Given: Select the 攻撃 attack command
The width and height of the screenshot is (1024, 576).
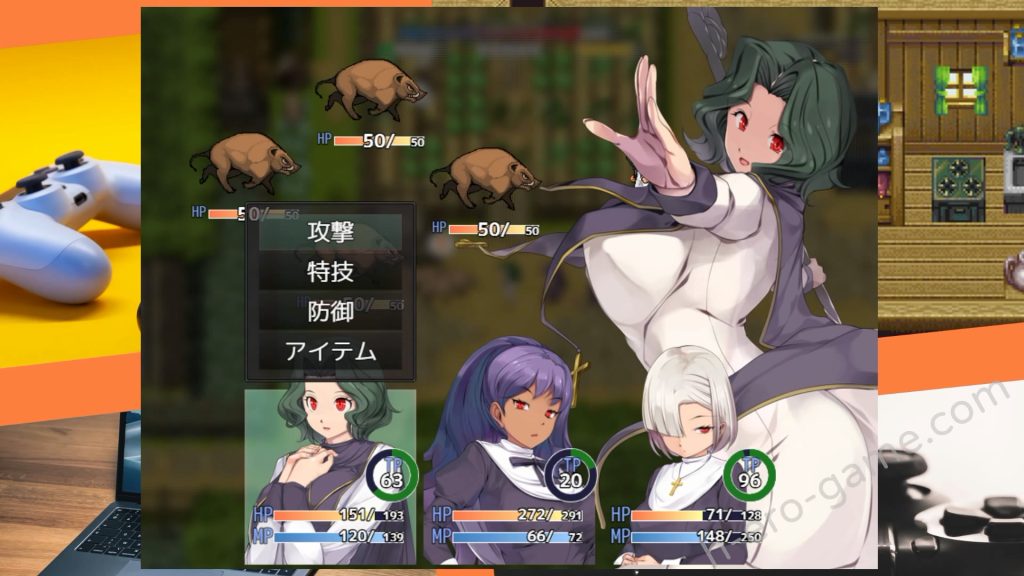Looking at the screenshot, I should tap(330, 232).
